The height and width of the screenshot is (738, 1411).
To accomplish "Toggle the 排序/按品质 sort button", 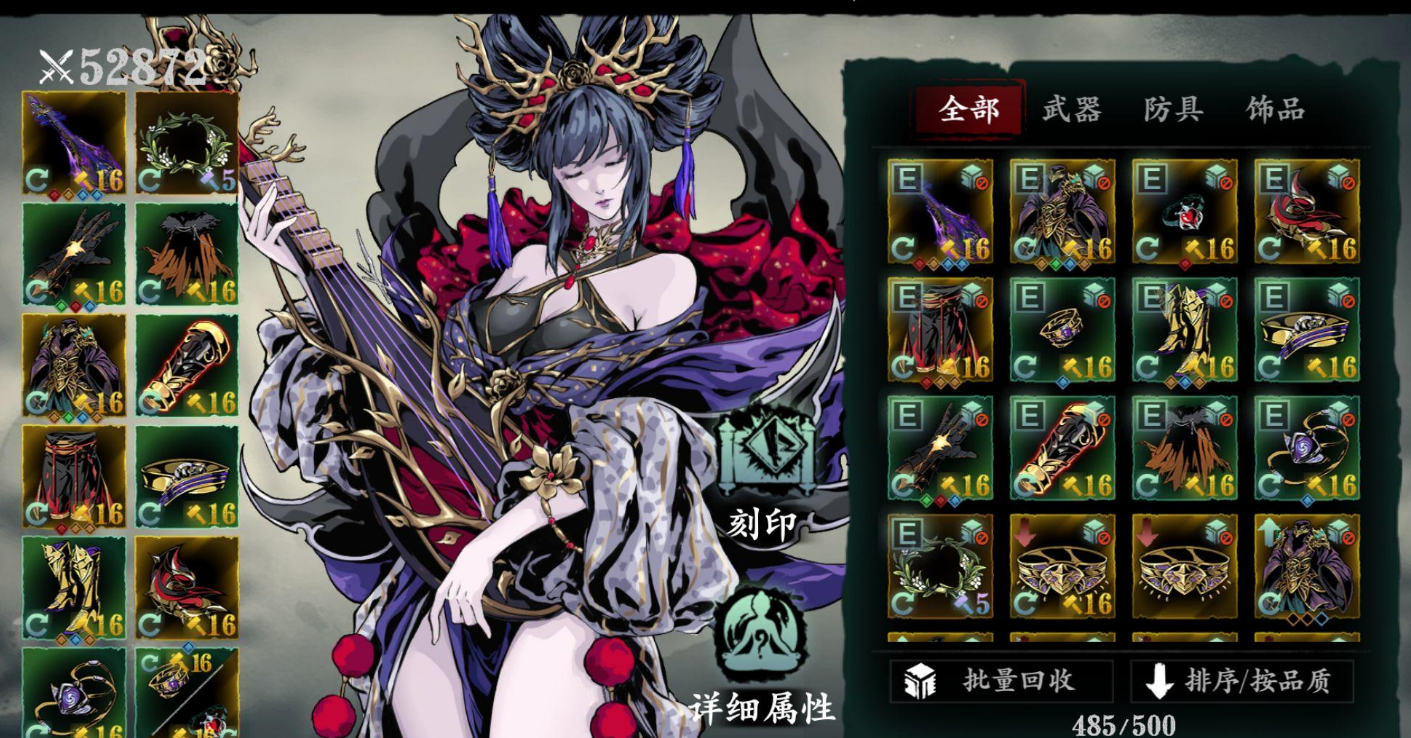I will (x=1241, y=681).
